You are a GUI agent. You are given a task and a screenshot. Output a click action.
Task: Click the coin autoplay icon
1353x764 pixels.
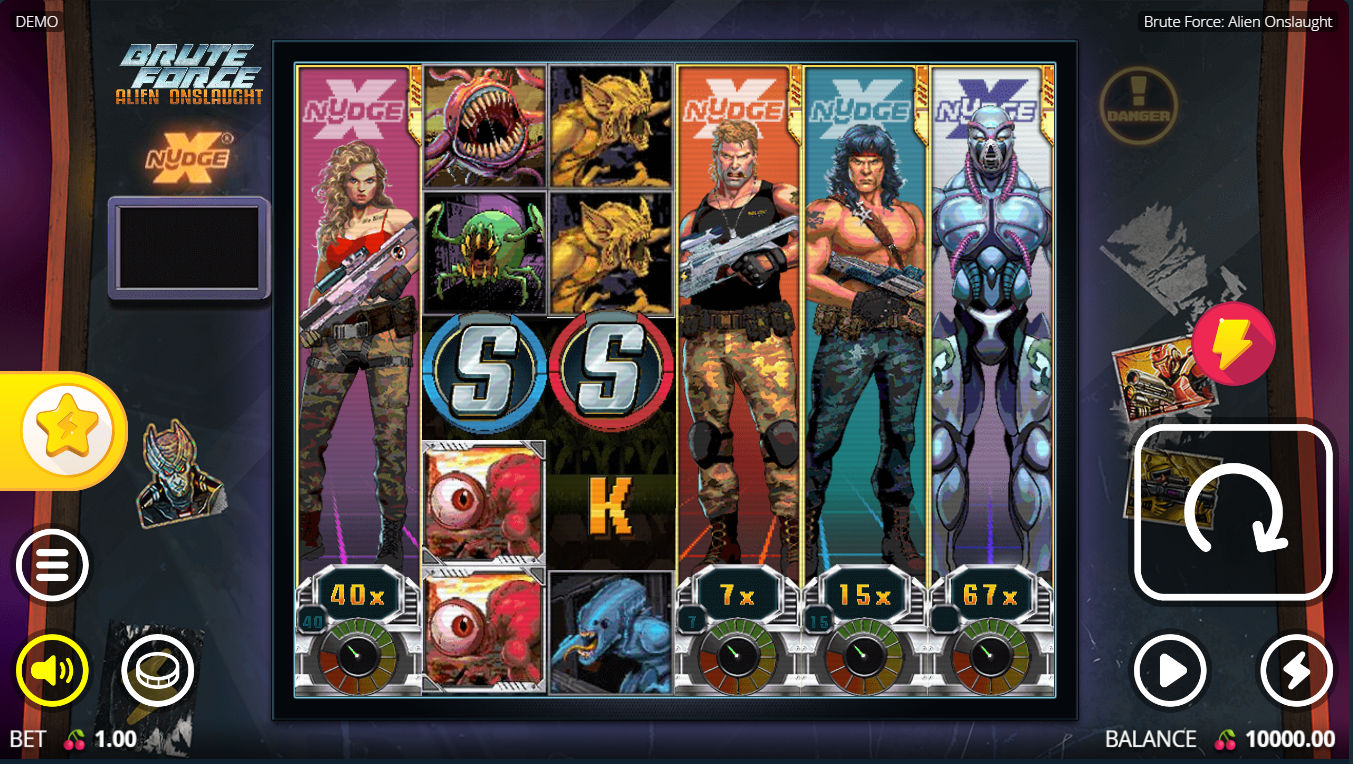click(x=157, y=670)
